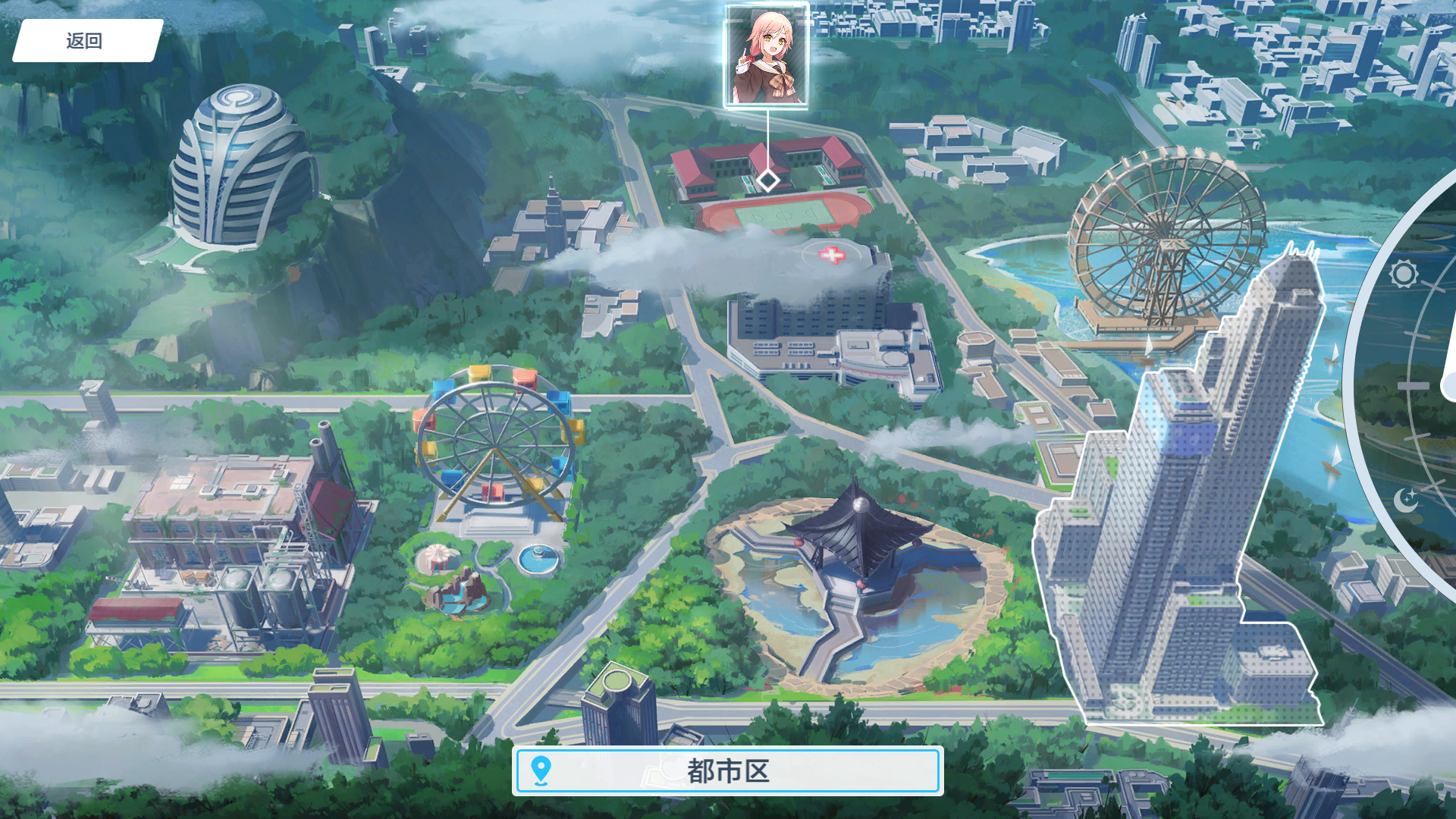Click the diamond map marker on the school
1456x819 pixels.
point(767,180)
